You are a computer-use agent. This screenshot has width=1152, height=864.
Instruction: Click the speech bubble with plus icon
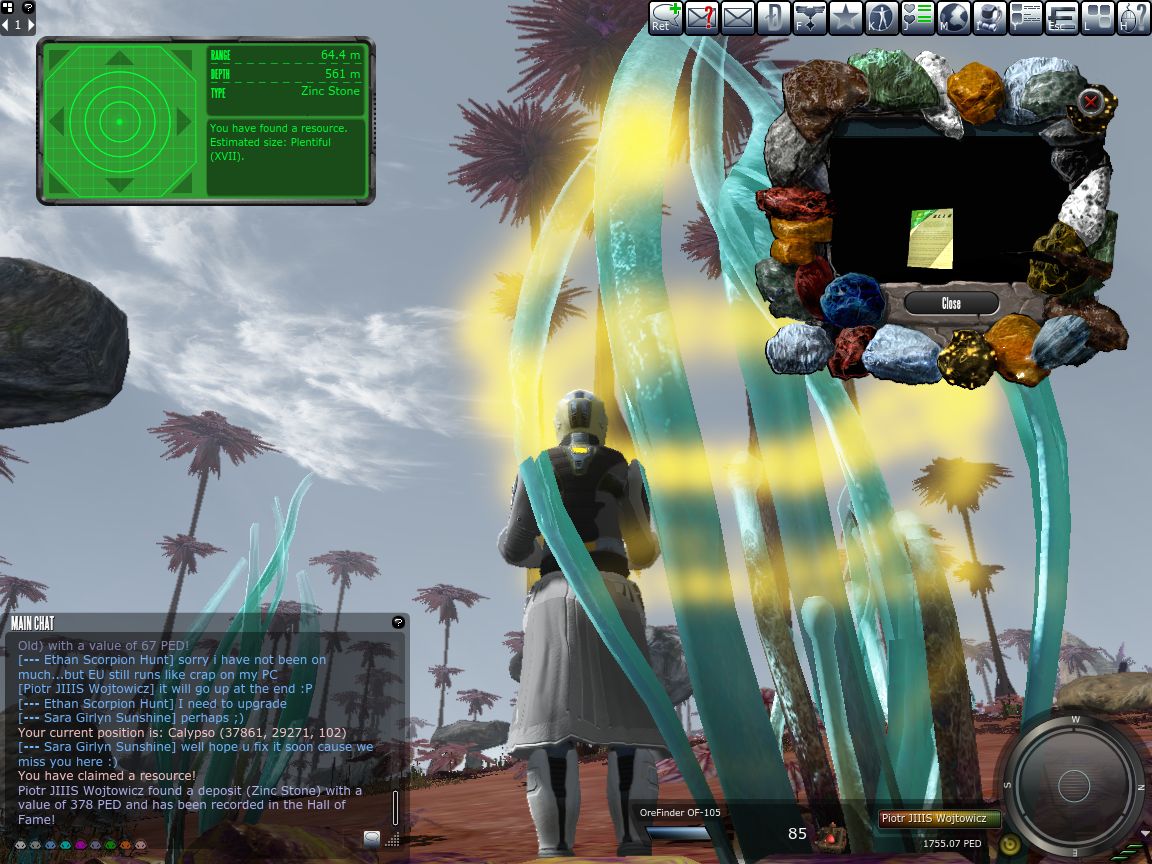point(665,17)
